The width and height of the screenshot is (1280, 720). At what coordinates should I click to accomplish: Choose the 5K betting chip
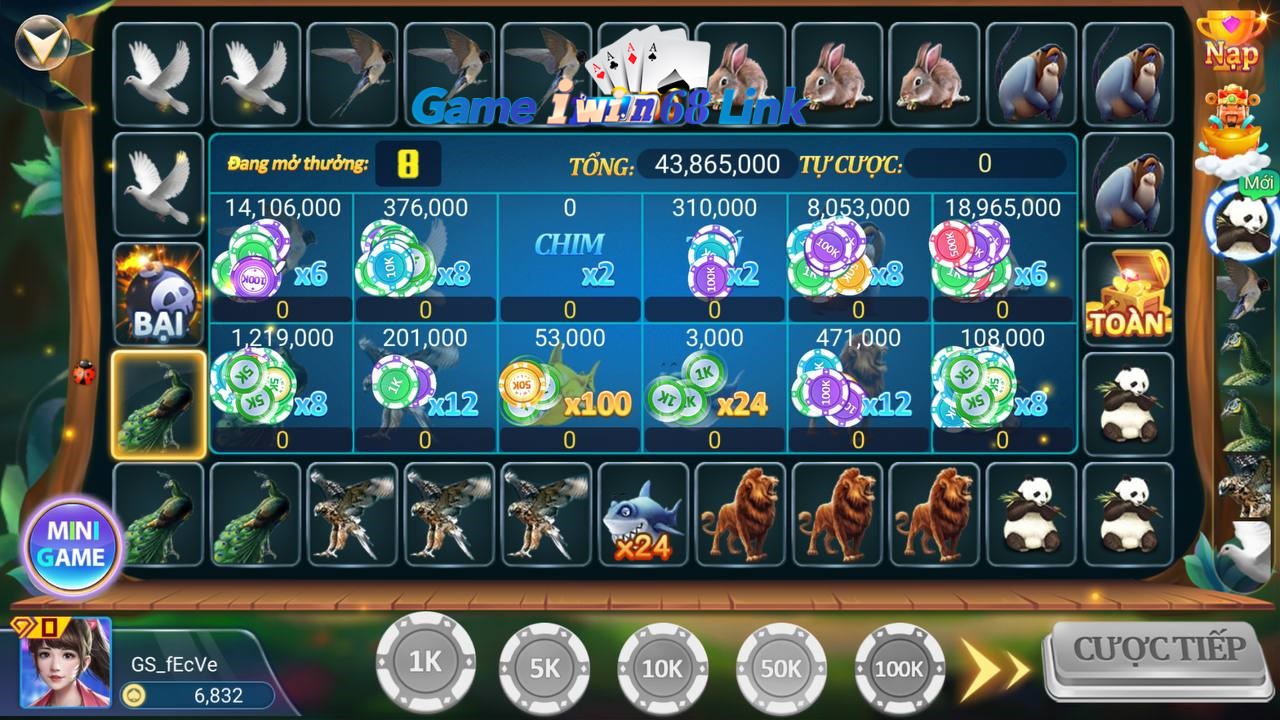pyautogui.click(x=544, y=668)
